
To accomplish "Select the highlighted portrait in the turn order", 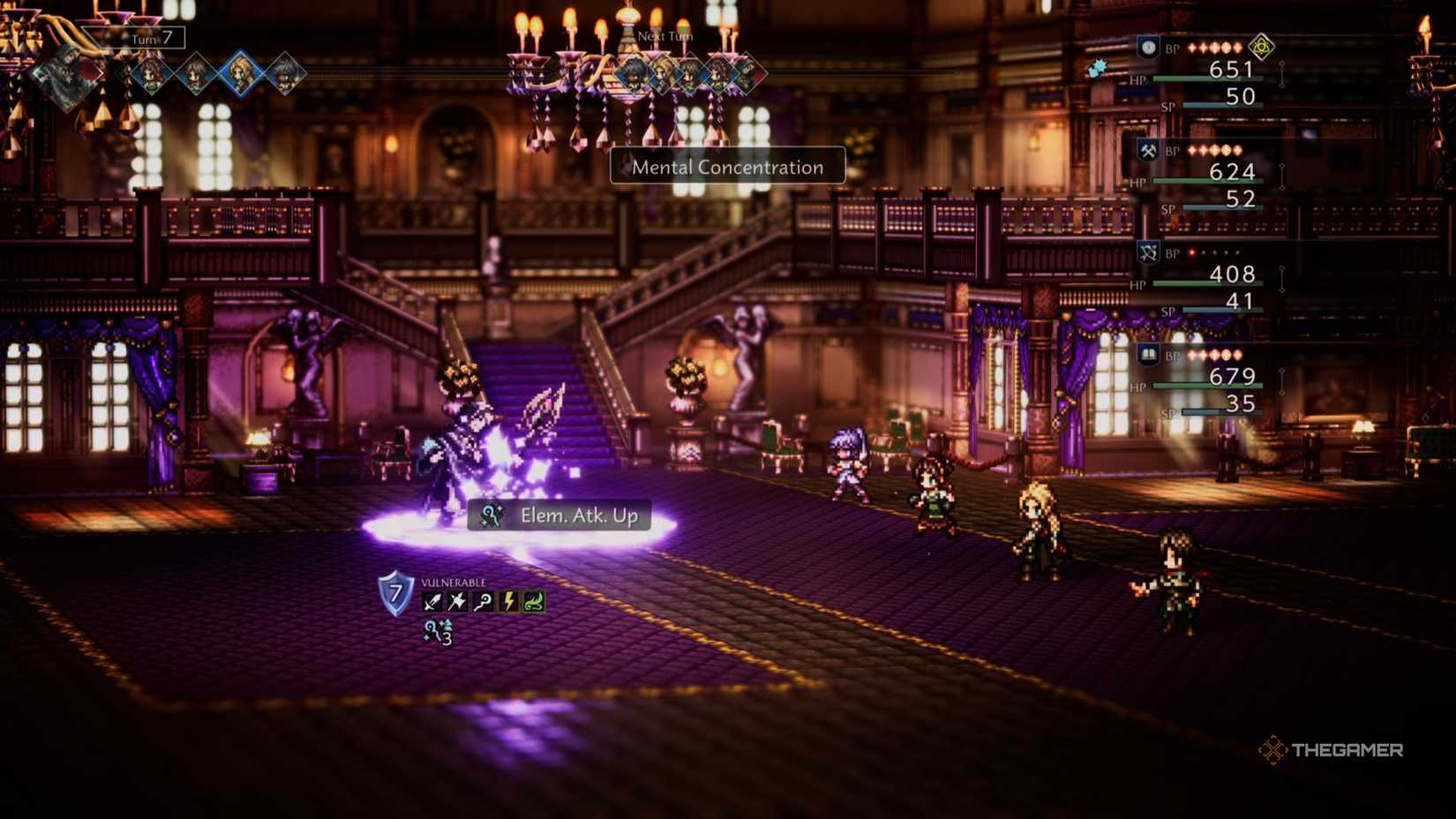I will (x=240, y=73).
